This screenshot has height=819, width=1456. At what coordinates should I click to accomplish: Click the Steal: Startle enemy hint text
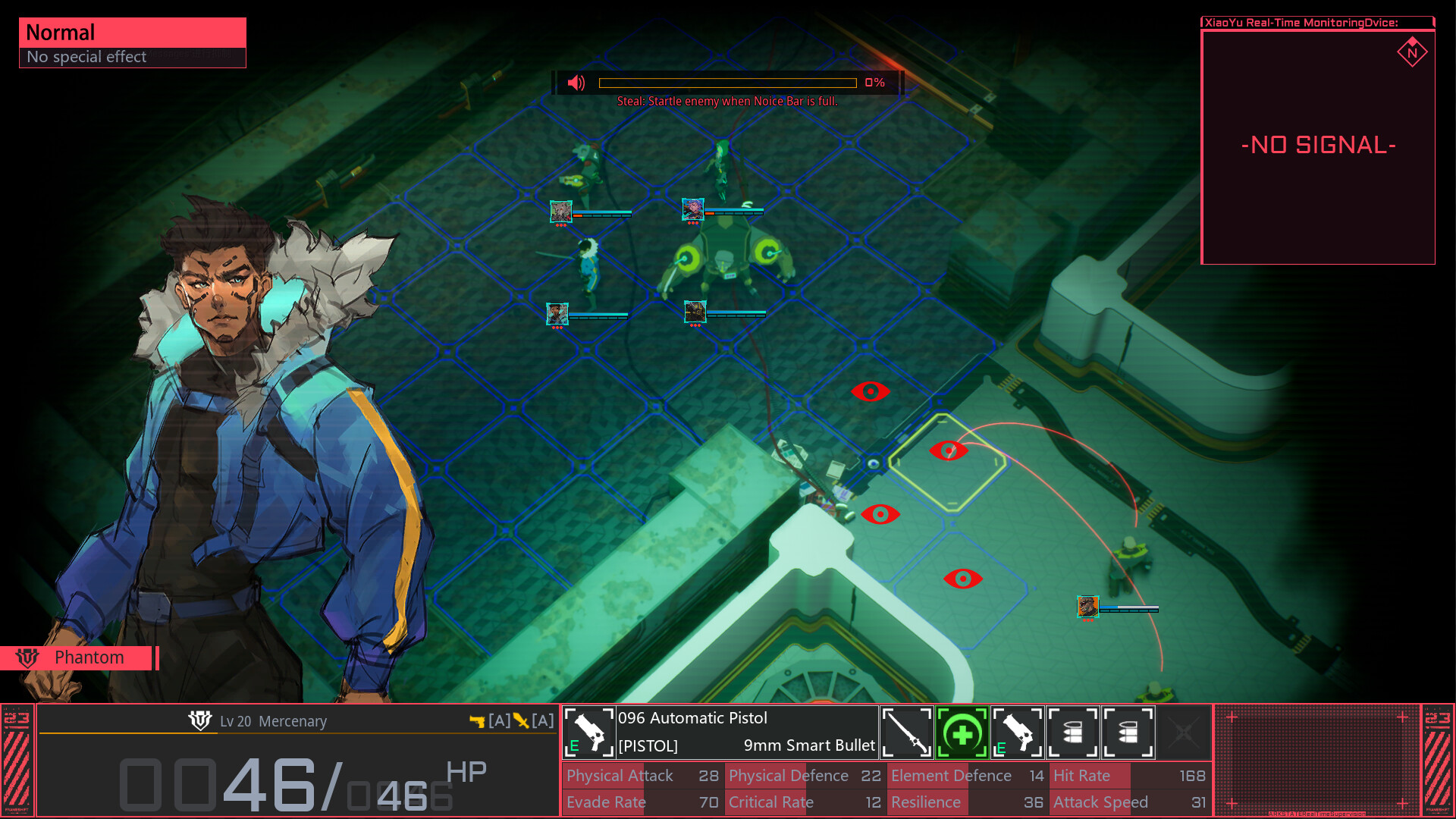[x=727, y=101]
